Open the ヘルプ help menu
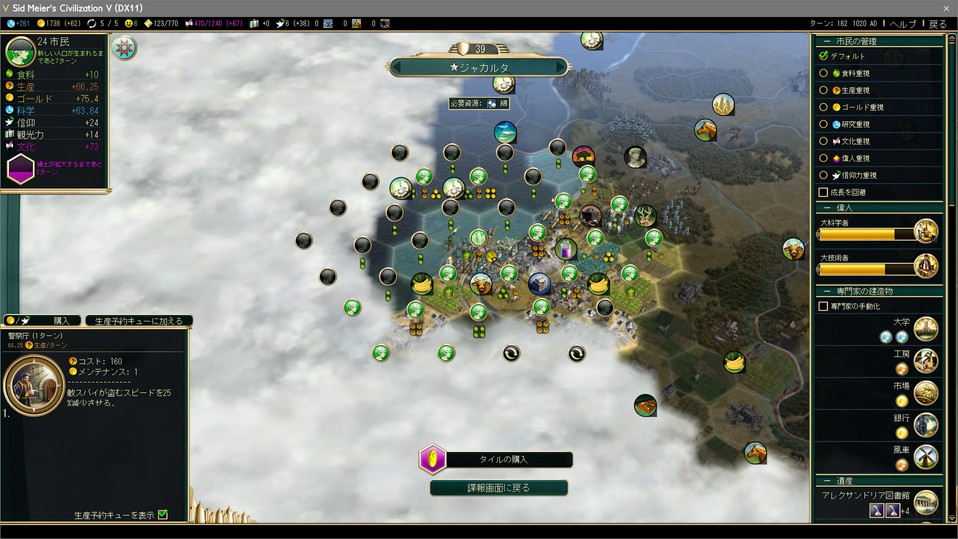Viewport: 958px width, 539px height. (903, 23)
